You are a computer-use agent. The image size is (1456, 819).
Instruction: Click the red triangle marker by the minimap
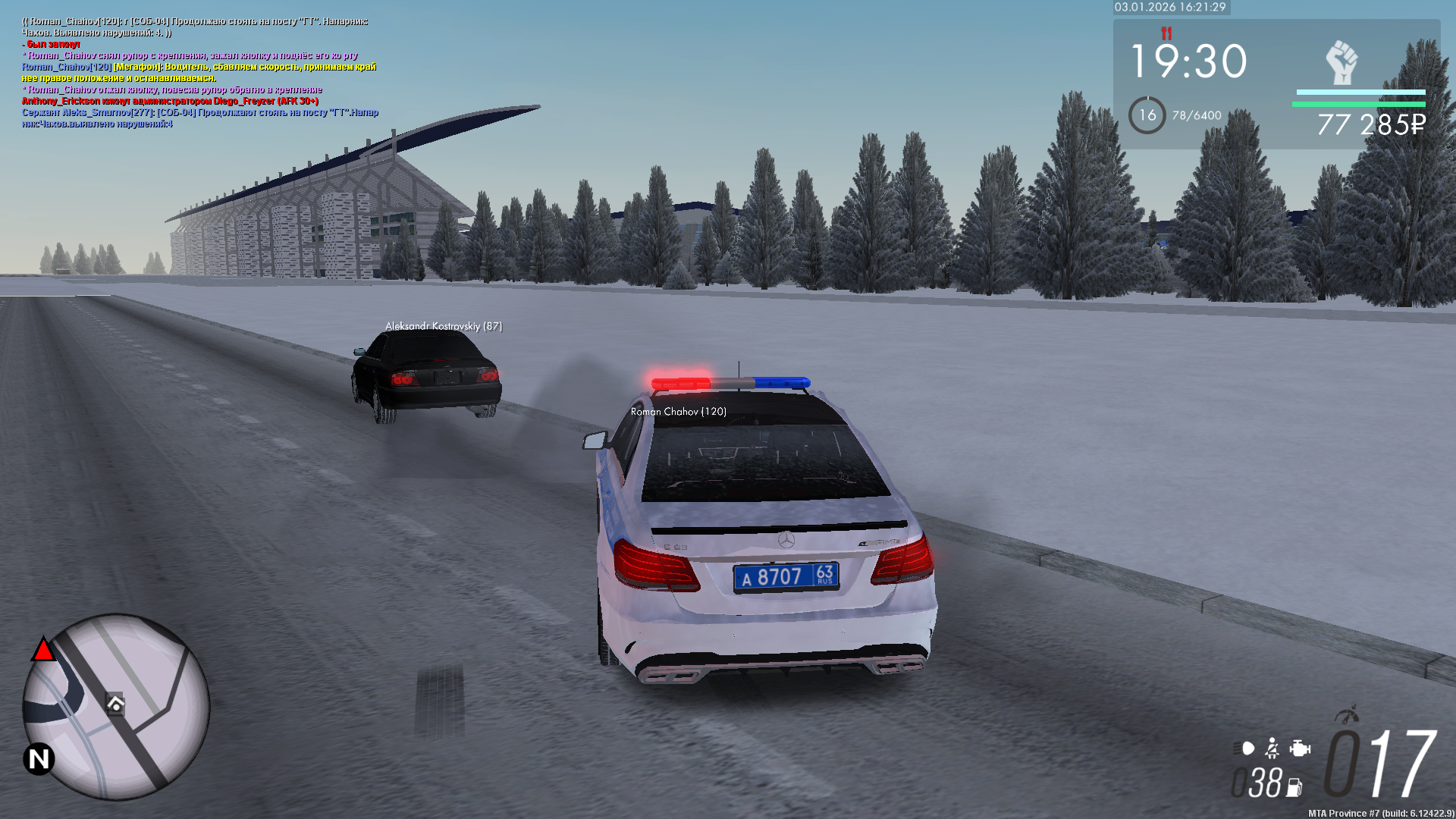click(43, 650)
